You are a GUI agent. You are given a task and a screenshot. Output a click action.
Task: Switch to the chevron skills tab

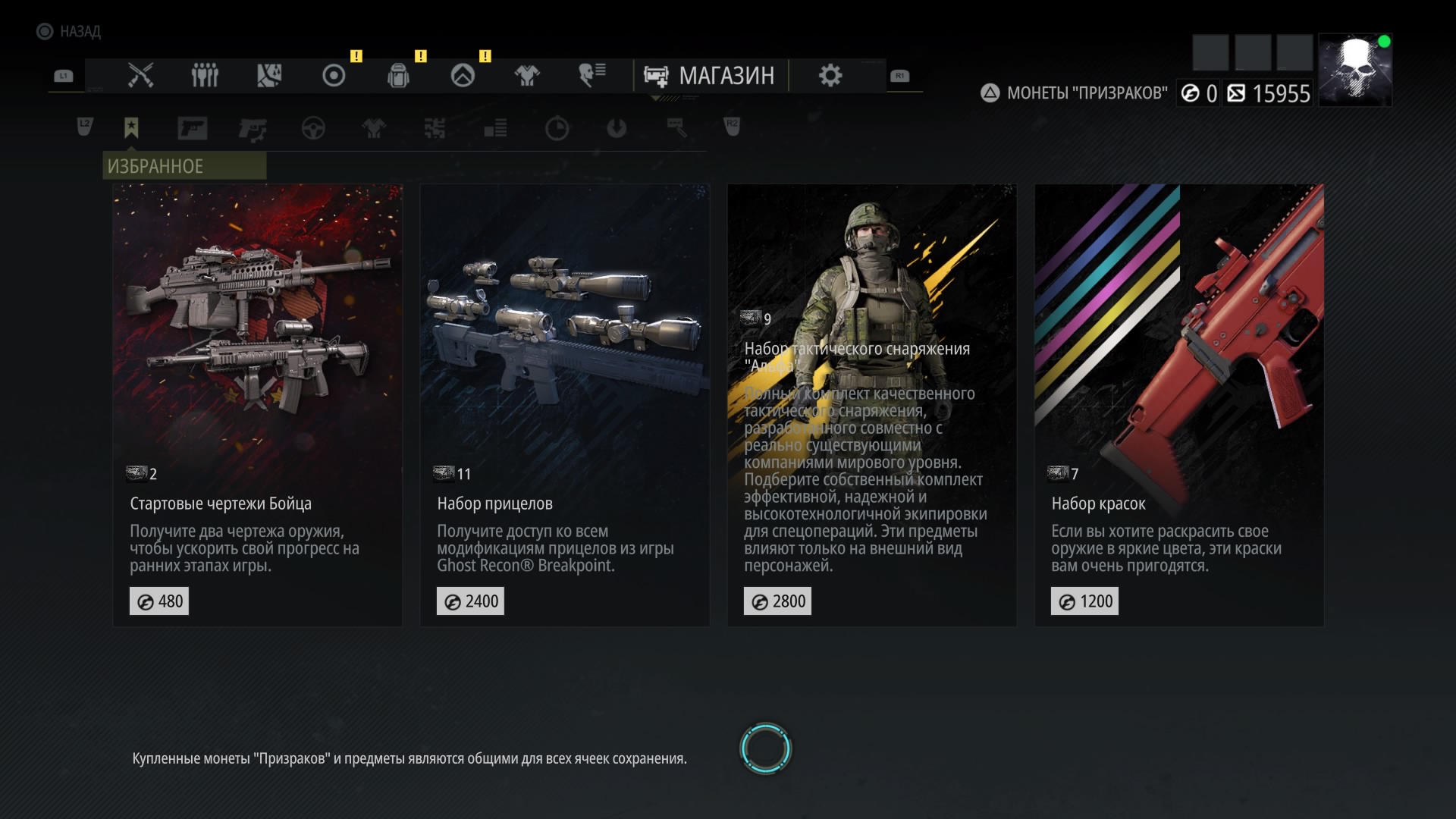pos(463,76)
